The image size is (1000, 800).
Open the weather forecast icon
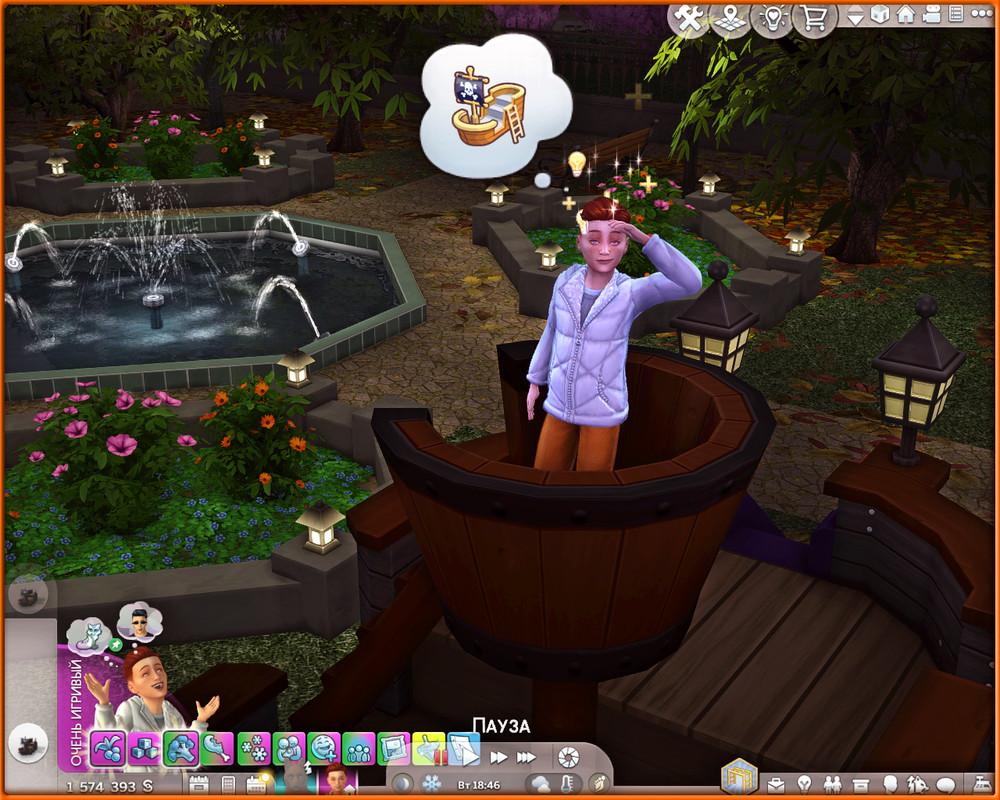541,783
